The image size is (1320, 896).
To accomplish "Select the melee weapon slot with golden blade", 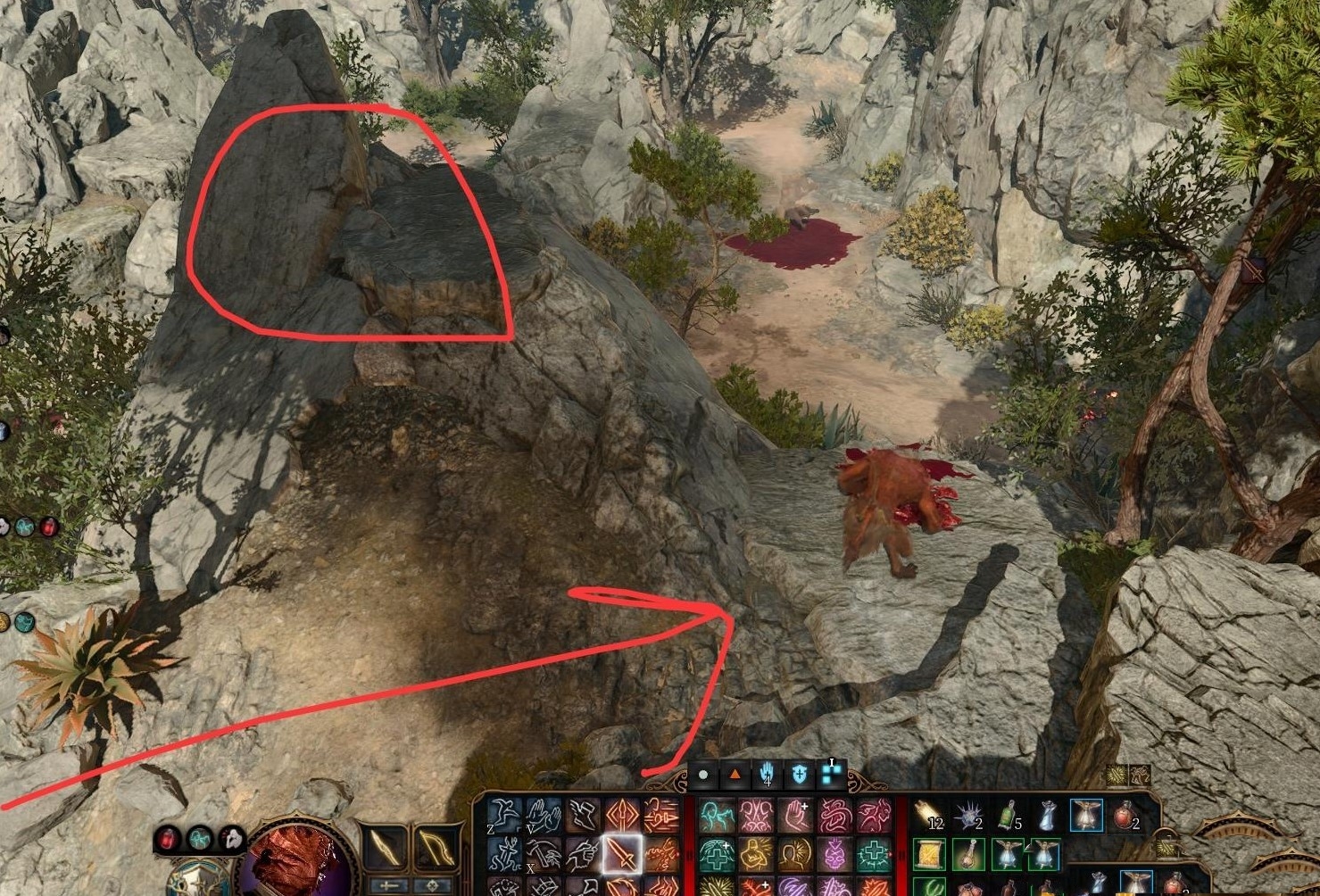I will (386, 848).
